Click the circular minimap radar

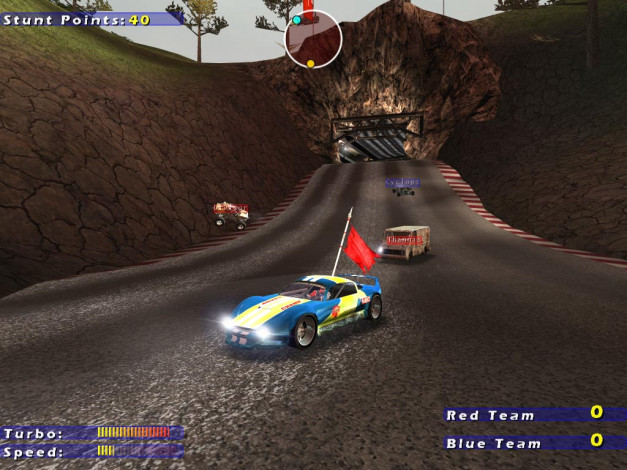[313, 40]
